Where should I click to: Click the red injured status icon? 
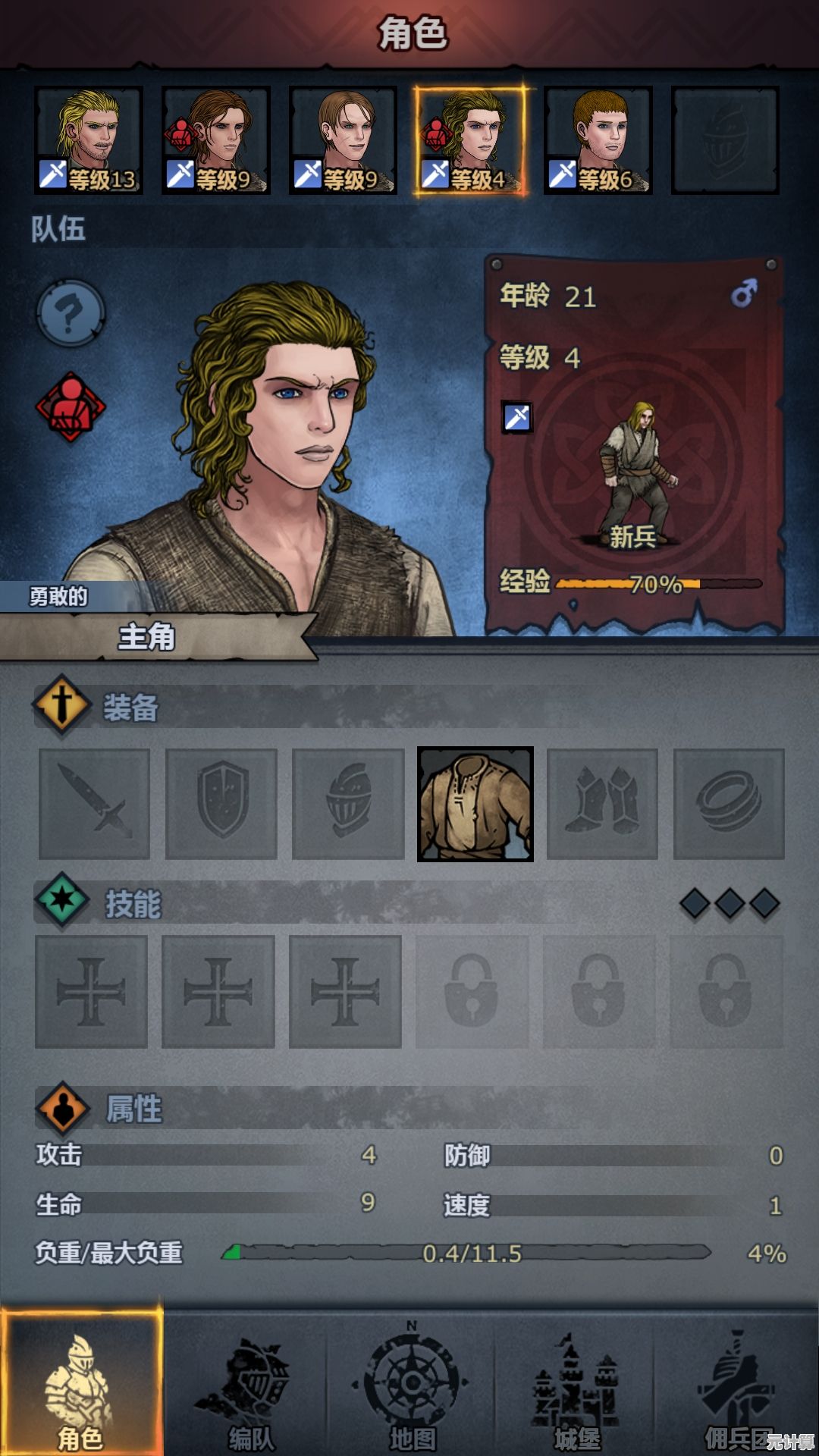tap(71, 406)
